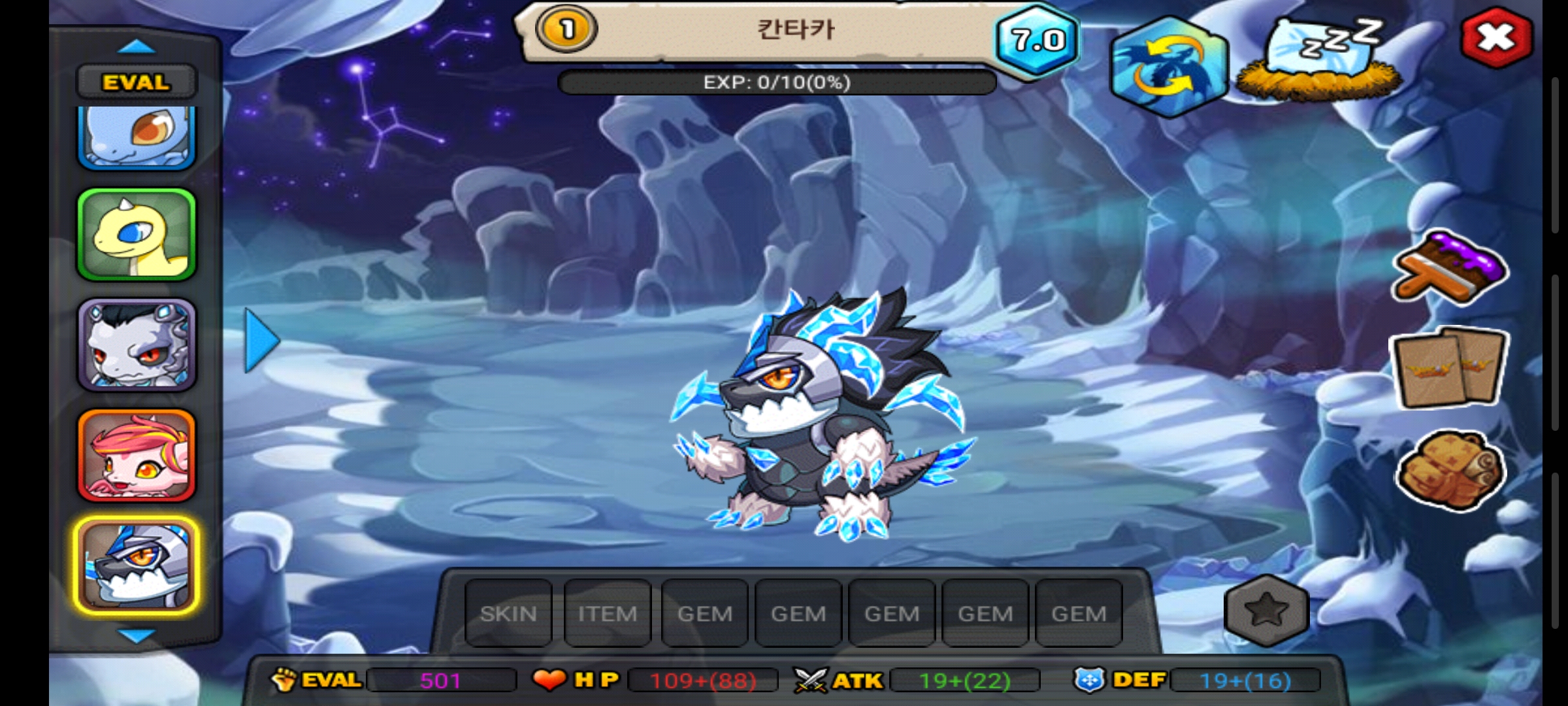Select the highlighted ice helmet dragon portrait

pos(137,566)
